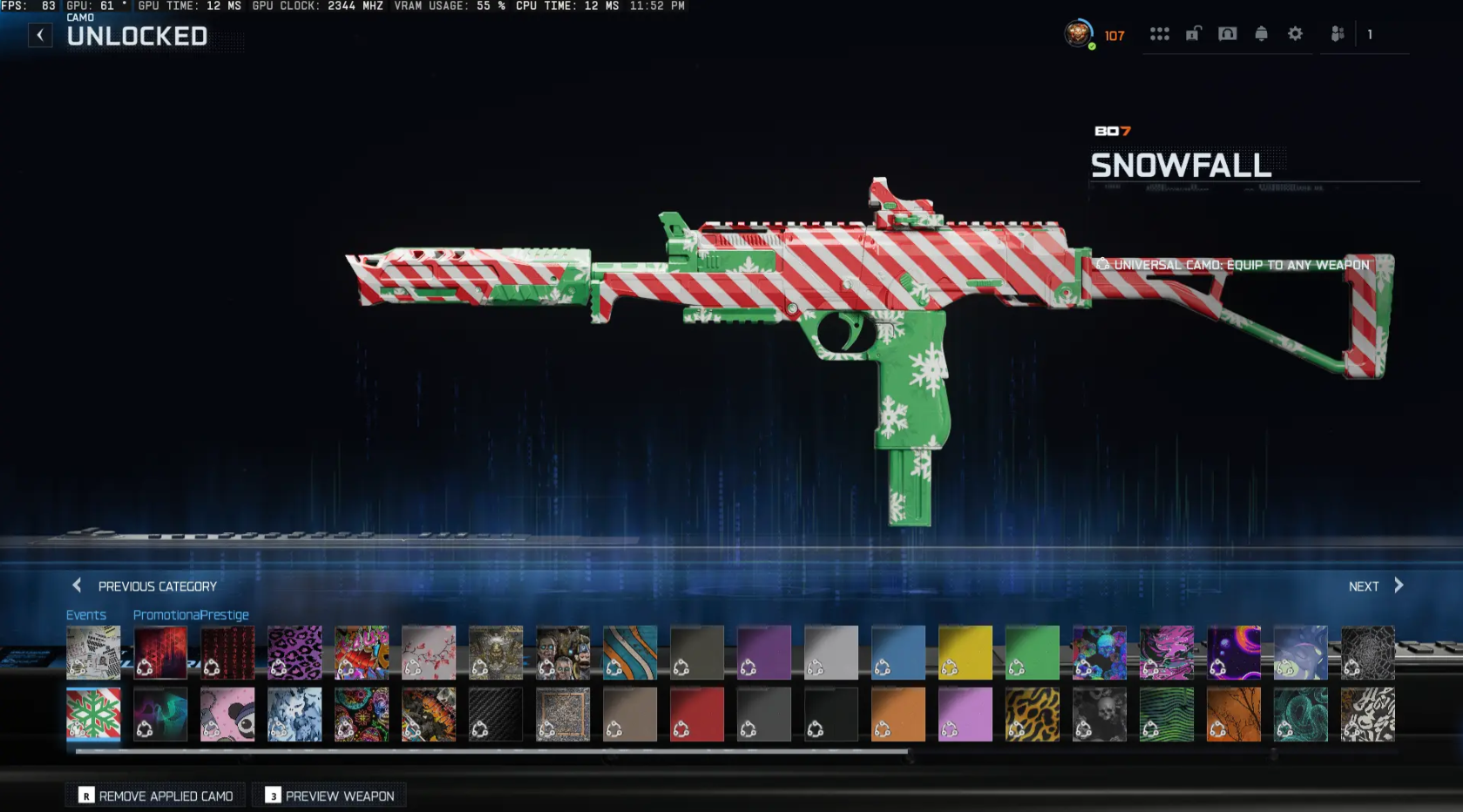The height and width of the screenshot is (812, 1463).
Task: Select the panda pattern camo
Action: 227,713
